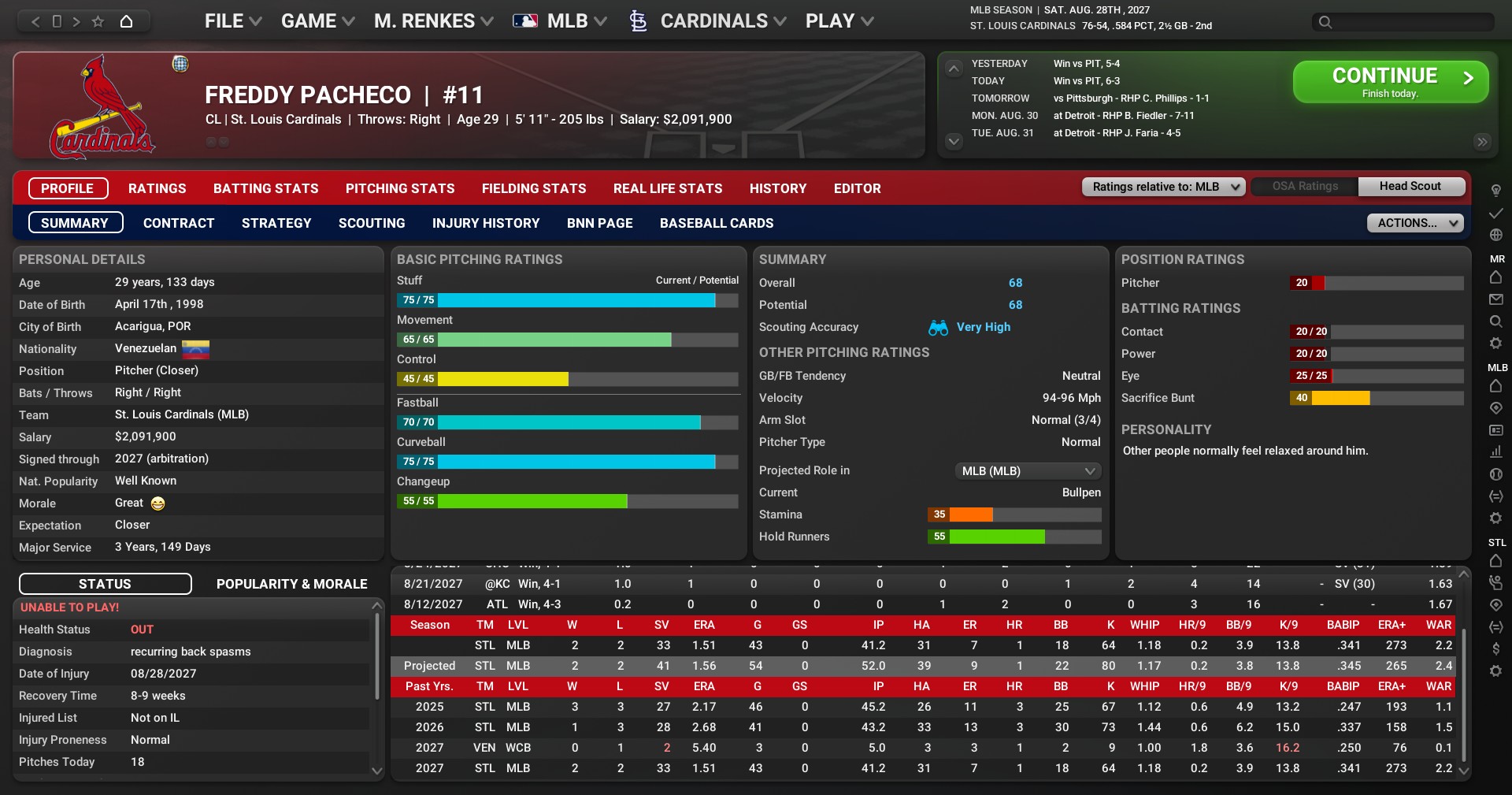
Task: Open the INJURY HISTORY sub-tab
Action: (x=486, y=224)
